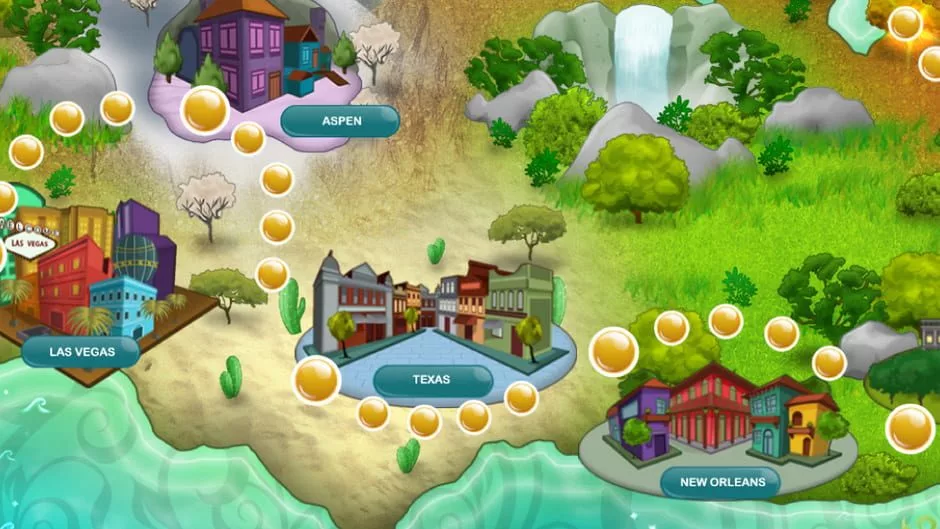Viewport: 940px width, 529px height.
Task: Choose the Las Vegas location label
Action: pos(81,351)
